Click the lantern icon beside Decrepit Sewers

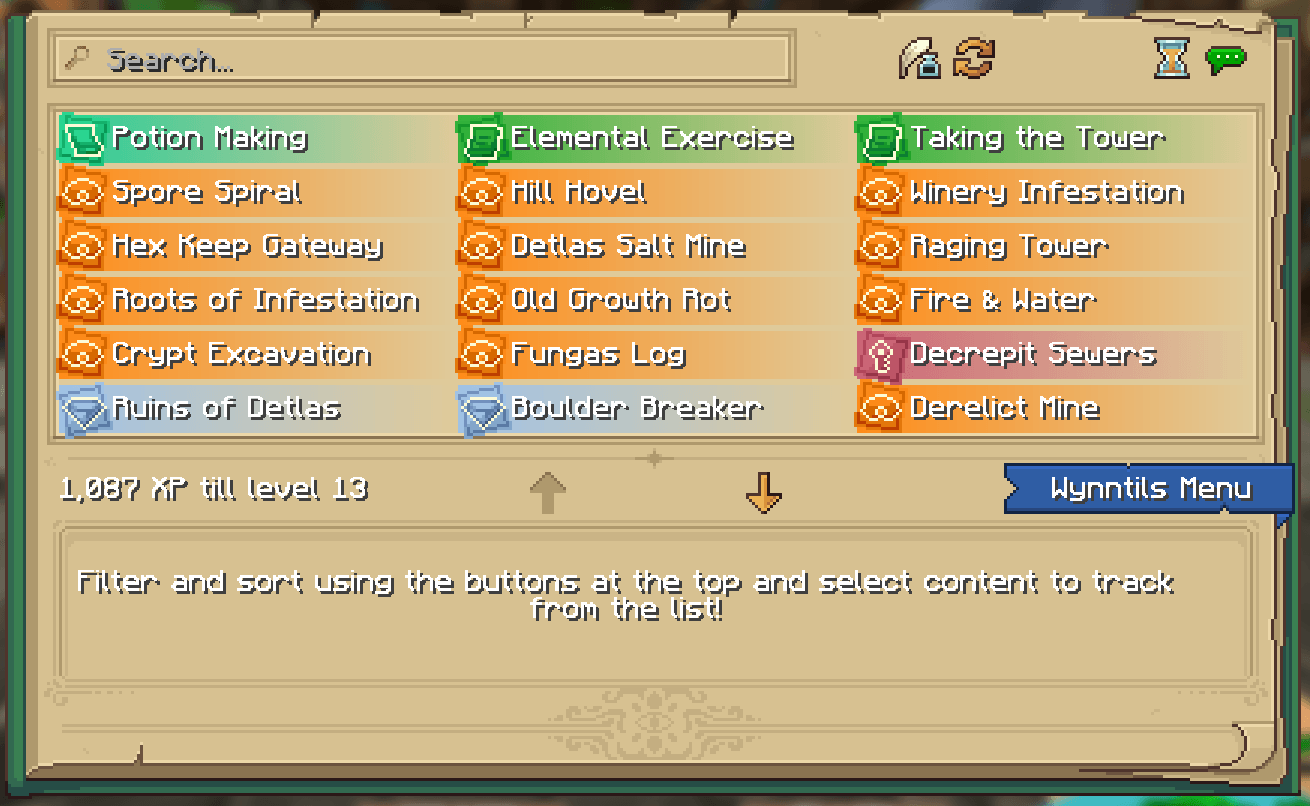click(880, 354)
